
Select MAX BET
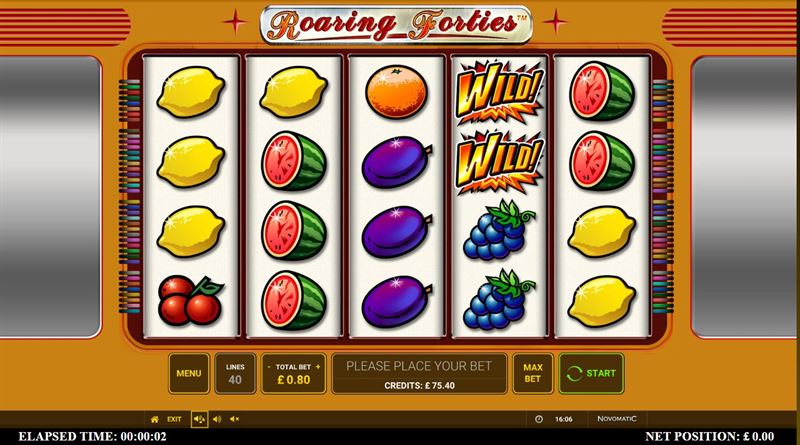click(533, 373)
